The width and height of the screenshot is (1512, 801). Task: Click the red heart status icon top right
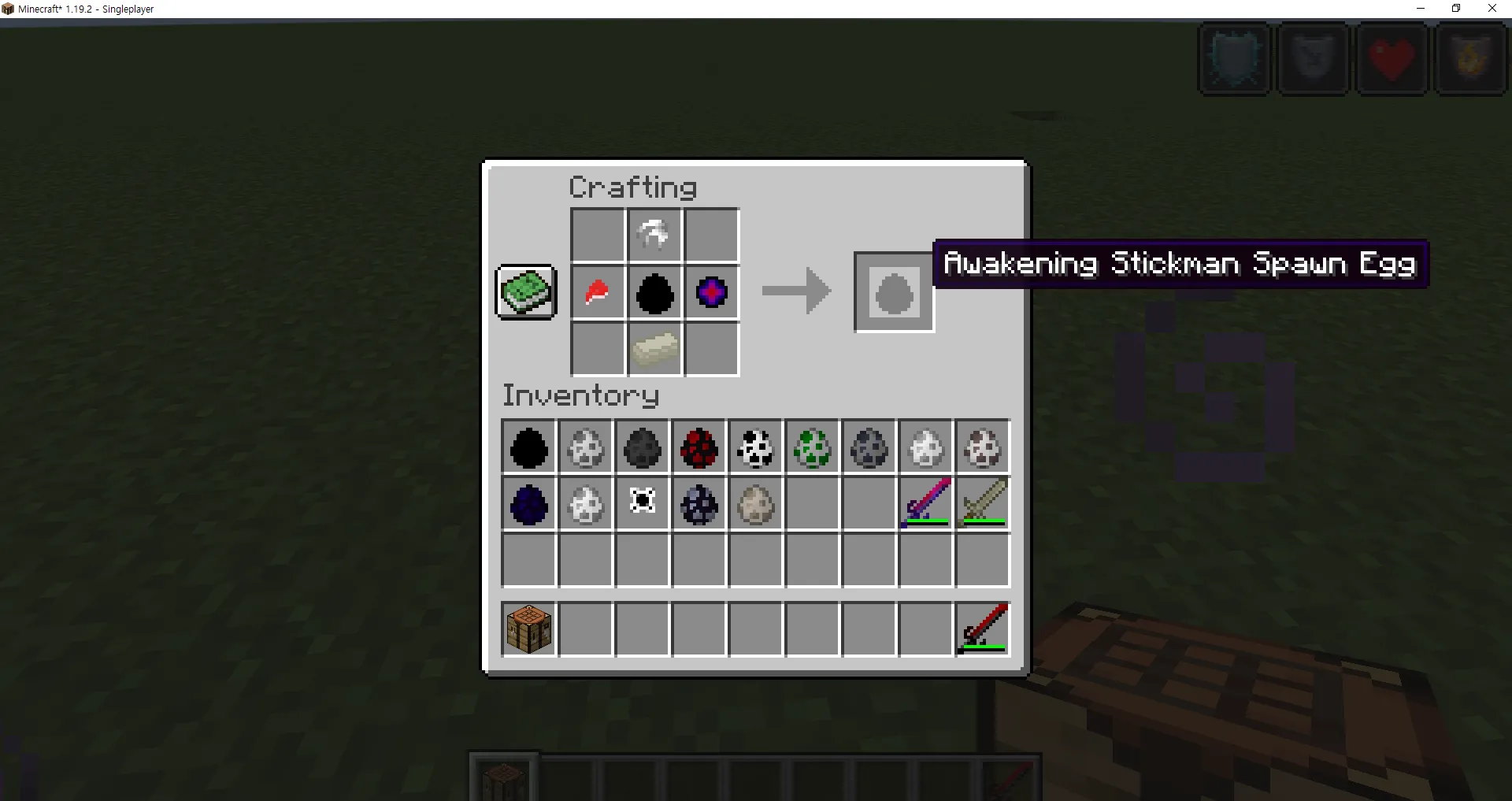[x=1392, y=59]
